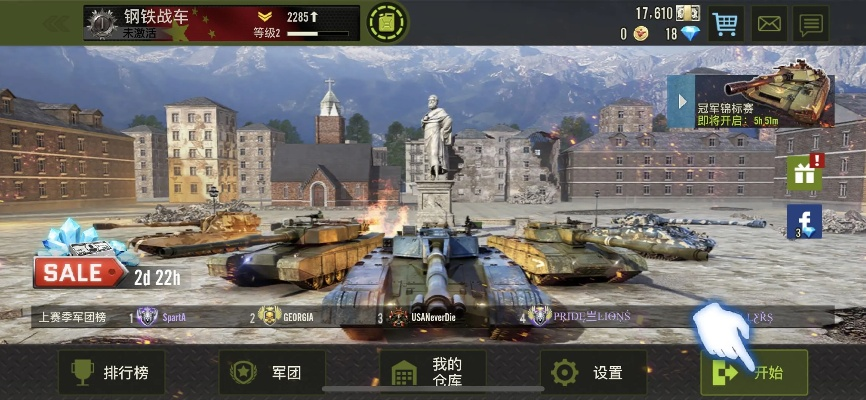Claim the green gift box
The height and width of the screenshot is (400, 866).
click(x=805, y=173)
